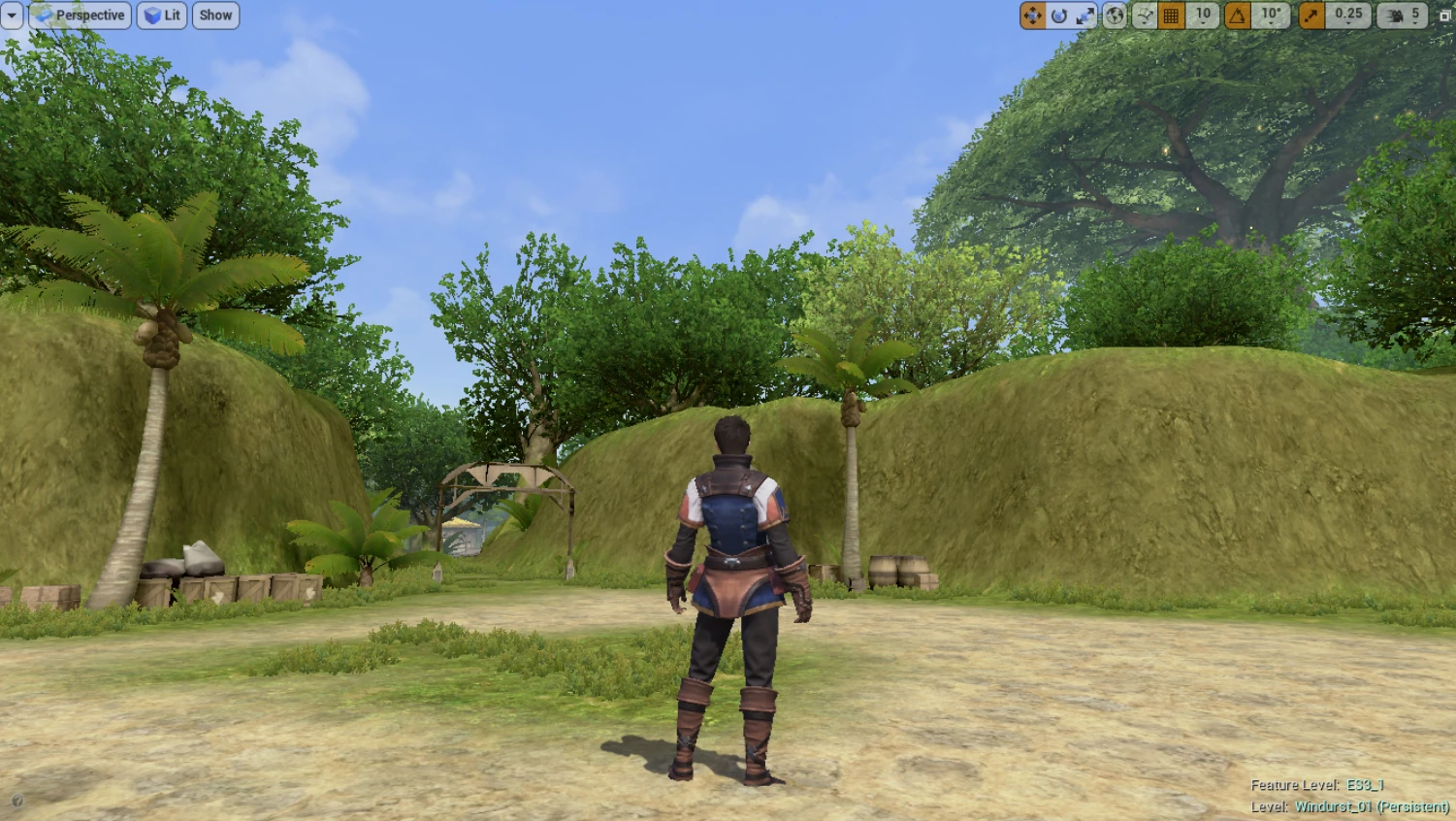This screenshot has height=821, width=1456.
Task: Open the Windurst_01 (Persistent) level link
Action: 1372,806
